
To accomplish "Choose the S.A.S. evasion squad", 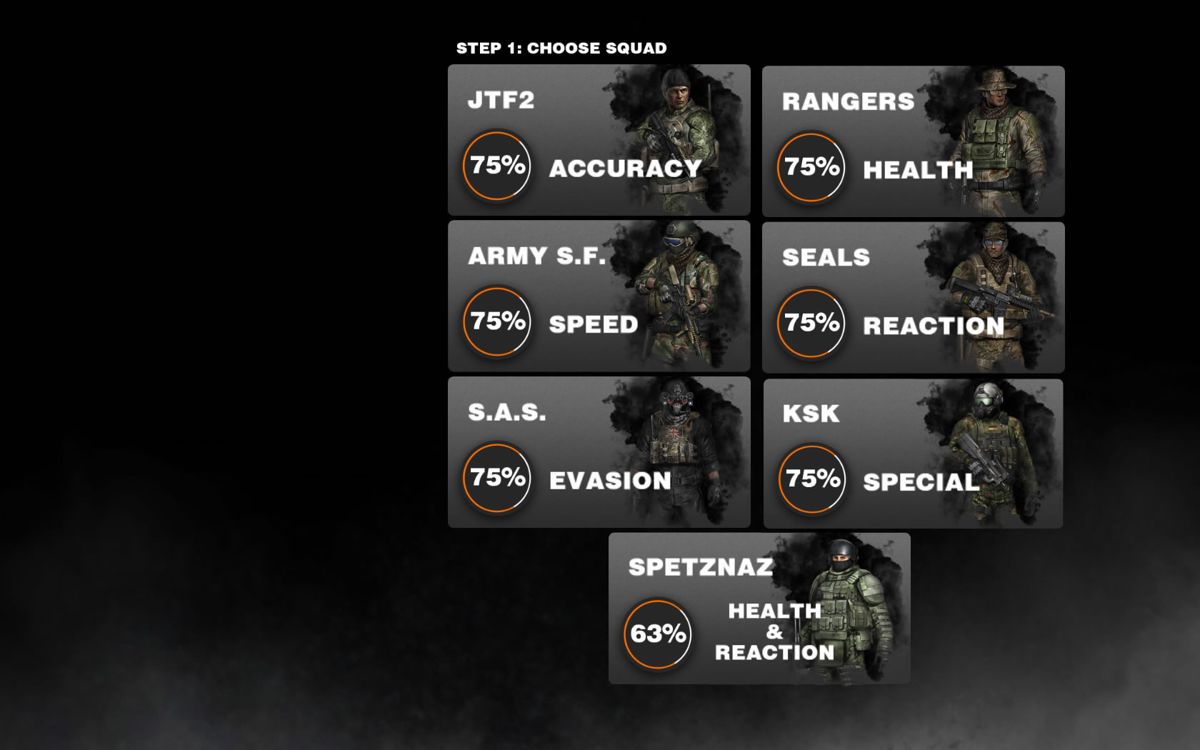I will point(598,452).
